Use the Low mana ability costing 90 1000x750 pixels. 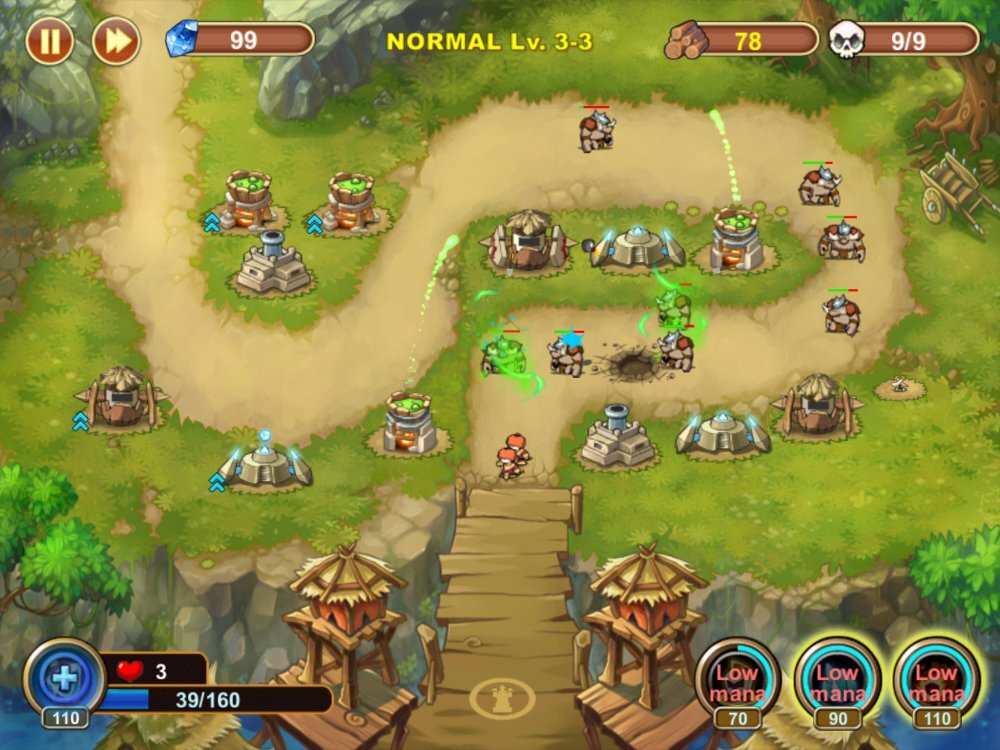click(837, 680)
